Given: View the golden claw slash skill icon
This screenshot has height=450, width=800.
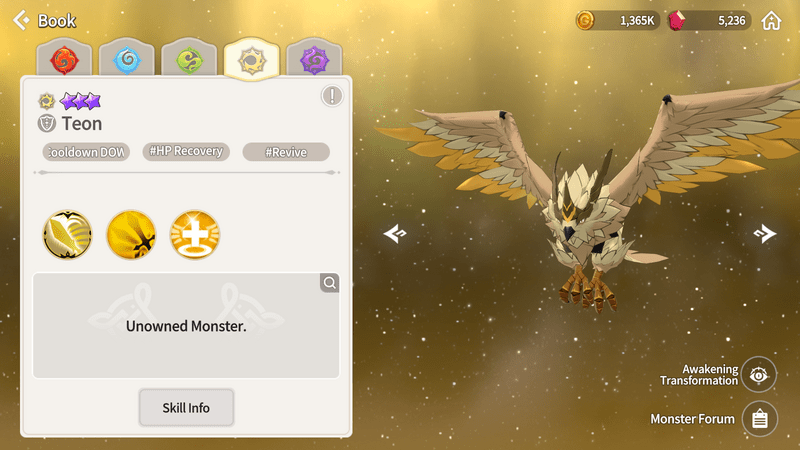Looking at the screenshot, I should point(131,234).
